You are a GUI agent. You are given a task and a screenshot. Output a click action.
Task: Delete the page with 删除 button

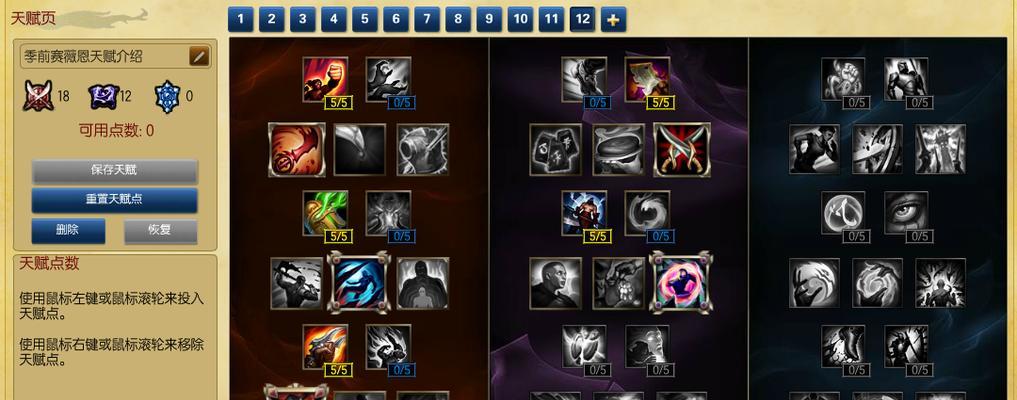(67, 230)
